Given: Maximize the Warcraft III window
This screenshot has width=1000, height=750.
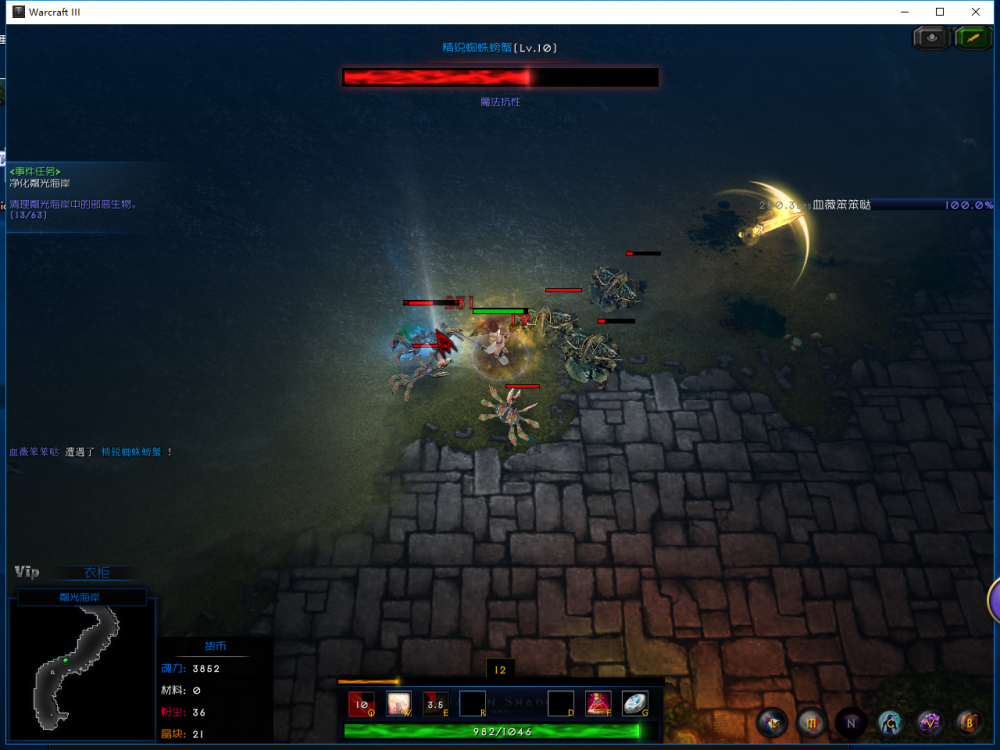Looking at the screenshot, I should point(940,12).
